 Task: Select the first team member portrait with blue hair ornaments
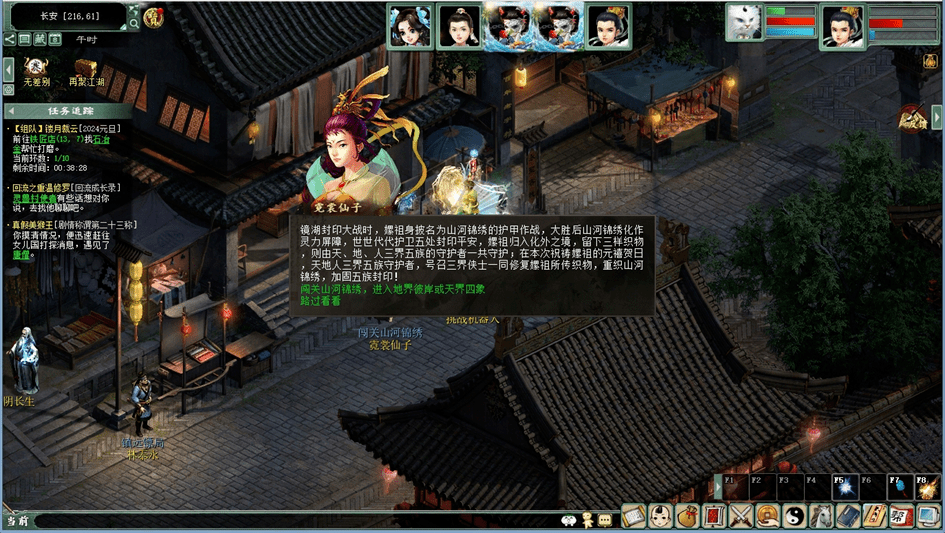(x=410, y=26)
